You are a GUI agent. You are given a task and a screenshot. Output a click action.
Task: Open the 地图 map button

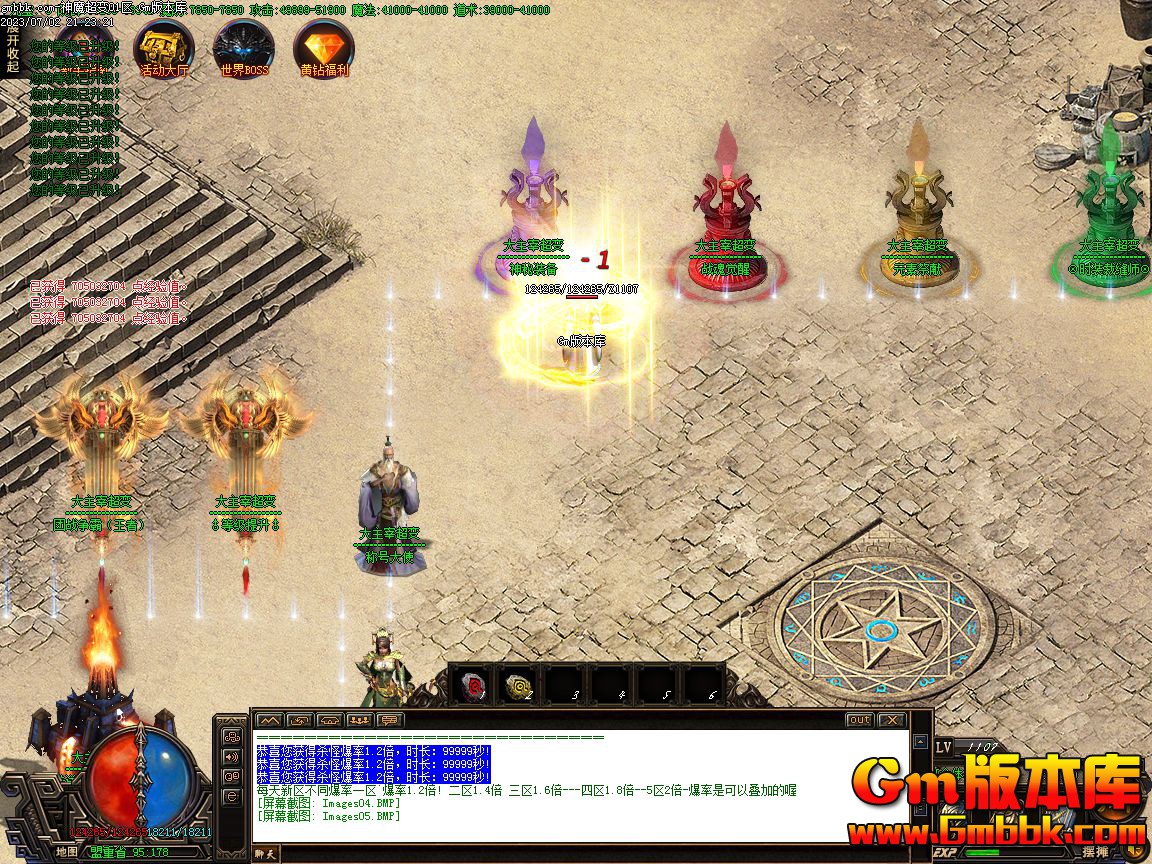coord(67,852)
